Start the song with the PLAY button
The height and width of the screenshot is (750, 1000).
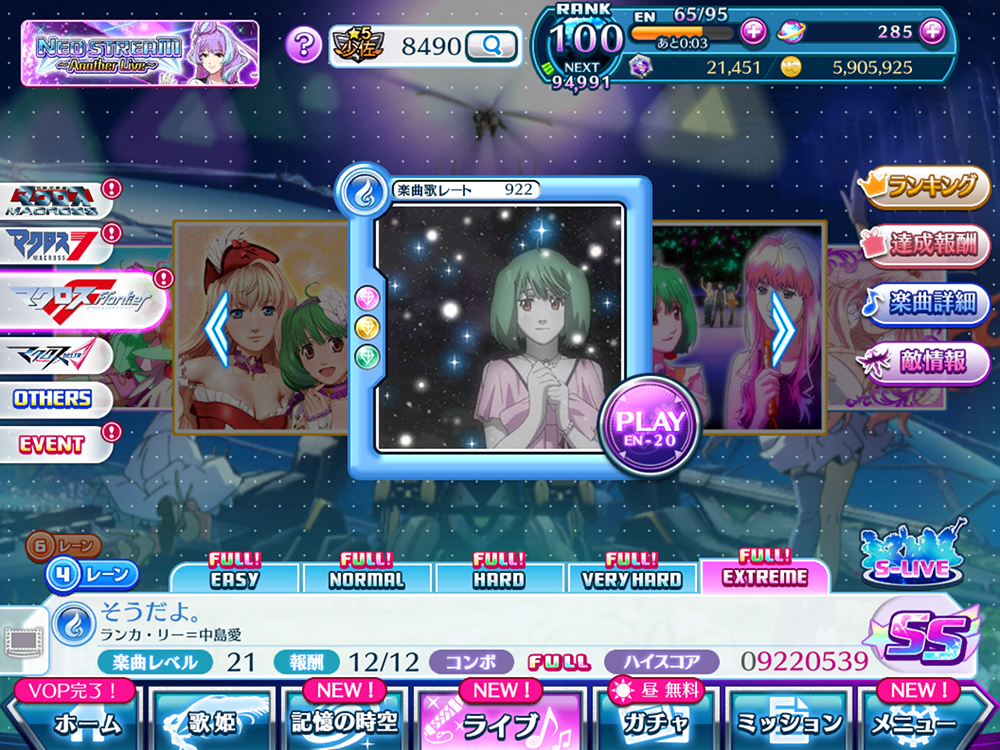point(649,428)
